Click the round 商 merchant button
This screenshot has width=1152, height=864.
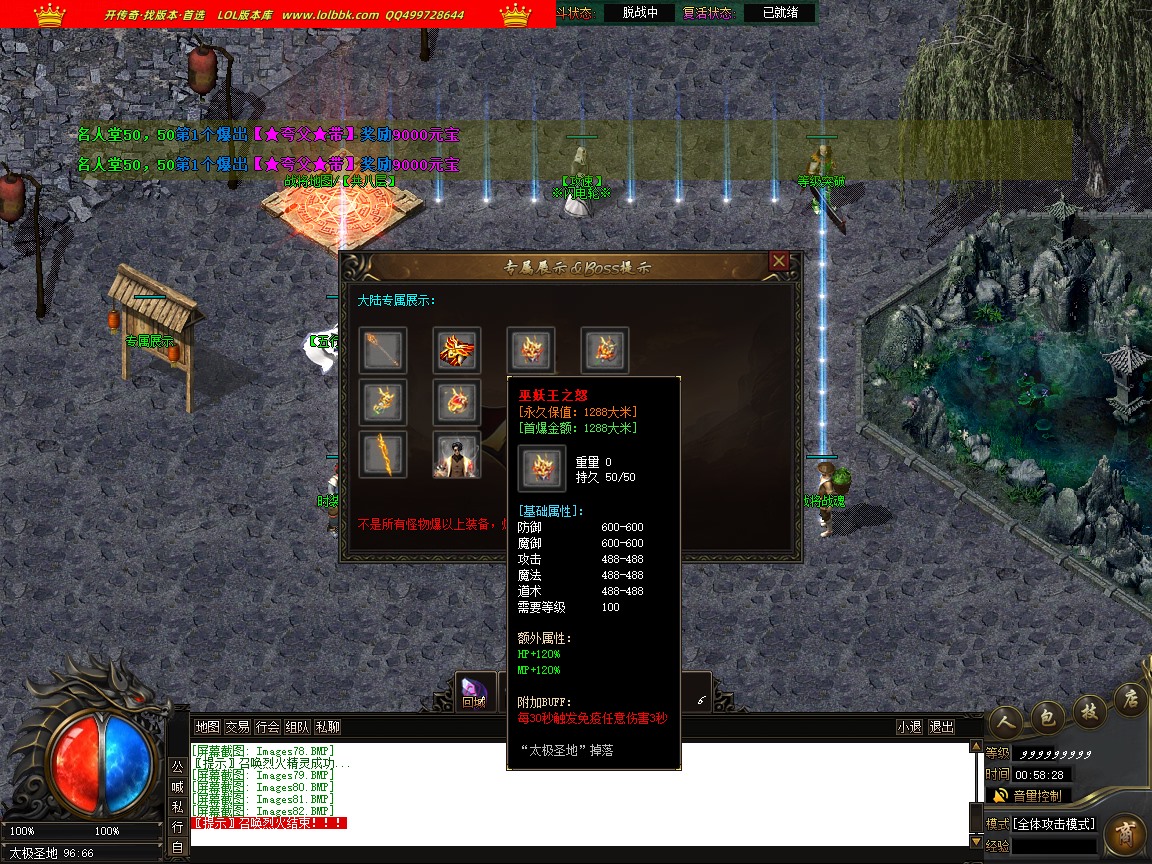tap(1125, 834)
